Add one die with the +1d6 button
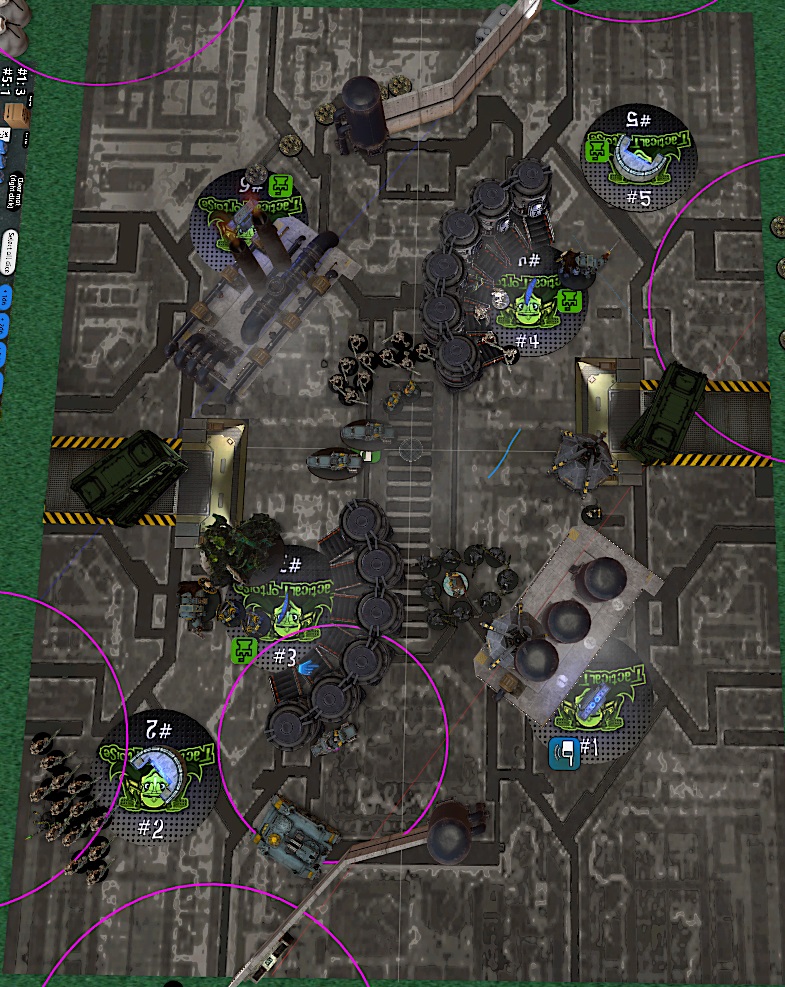 5,297
